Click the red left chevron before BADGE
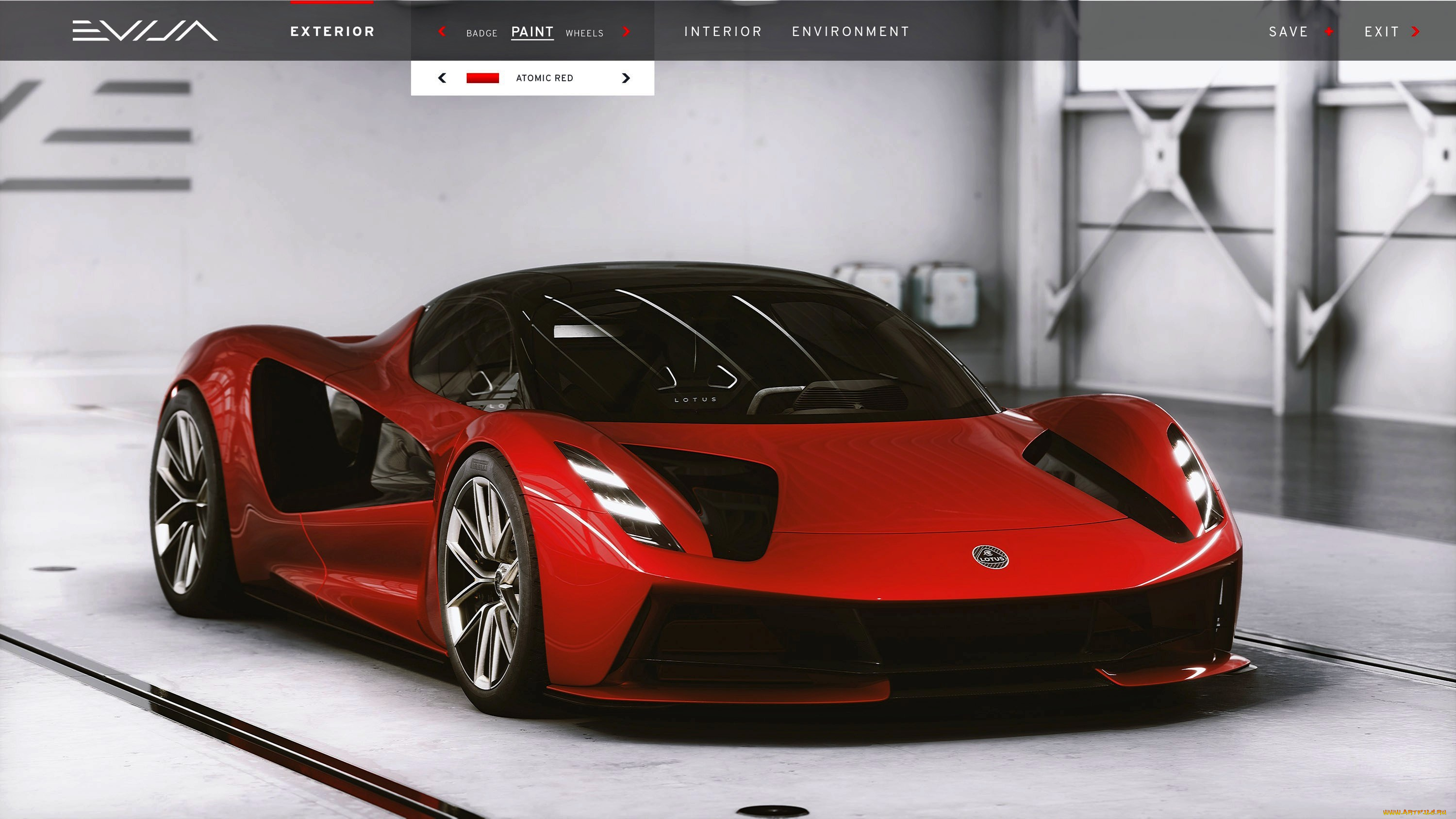The image size is (1456, 819). click(x=443, y=32)
